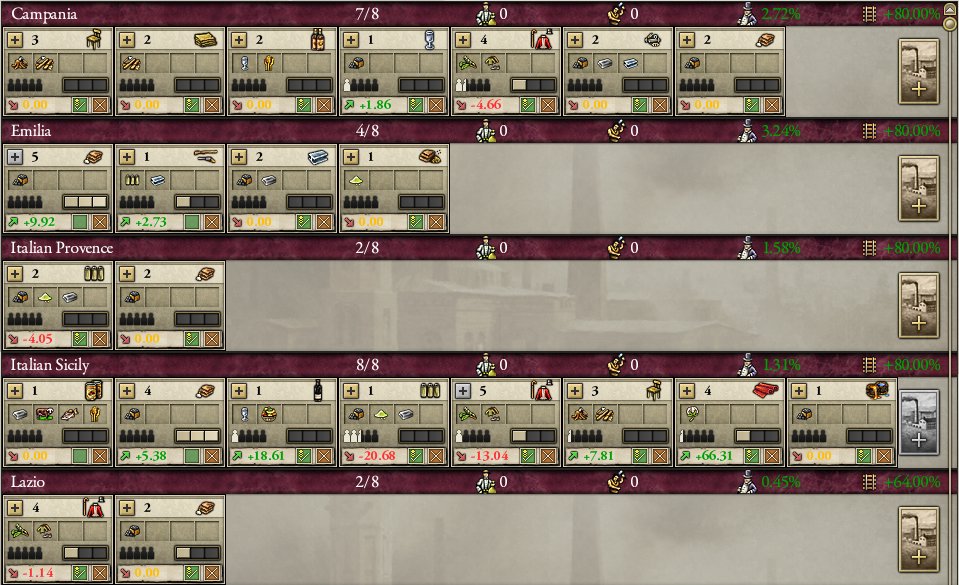The image size is (959, 585).
Task: Expand the small arms factory in Emilia
Action: [x=128, y=156]
